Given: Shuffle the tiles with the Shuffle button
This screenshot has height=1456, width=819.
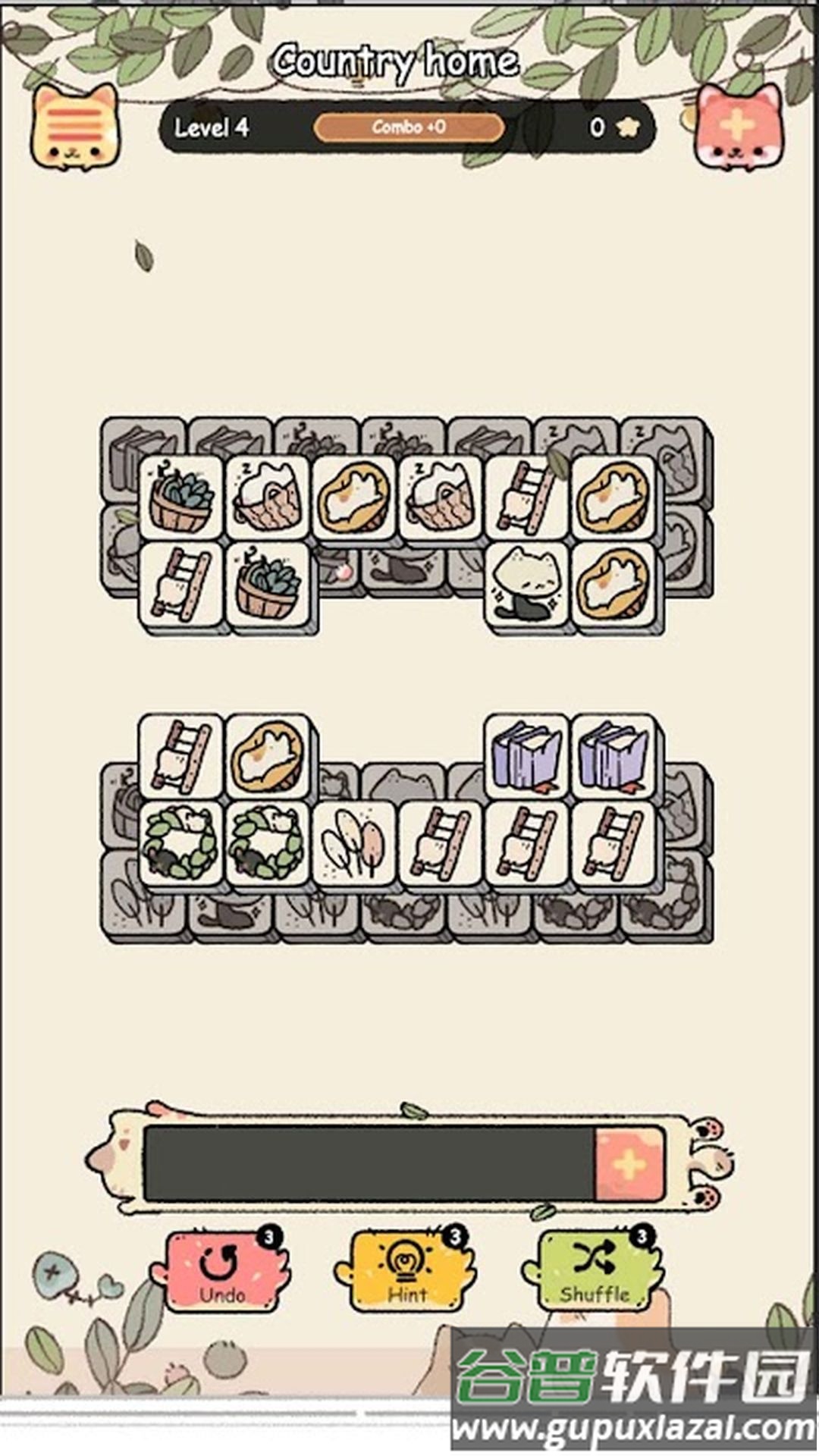Looking at the screenshot, I should click(x=594, y=1272).
